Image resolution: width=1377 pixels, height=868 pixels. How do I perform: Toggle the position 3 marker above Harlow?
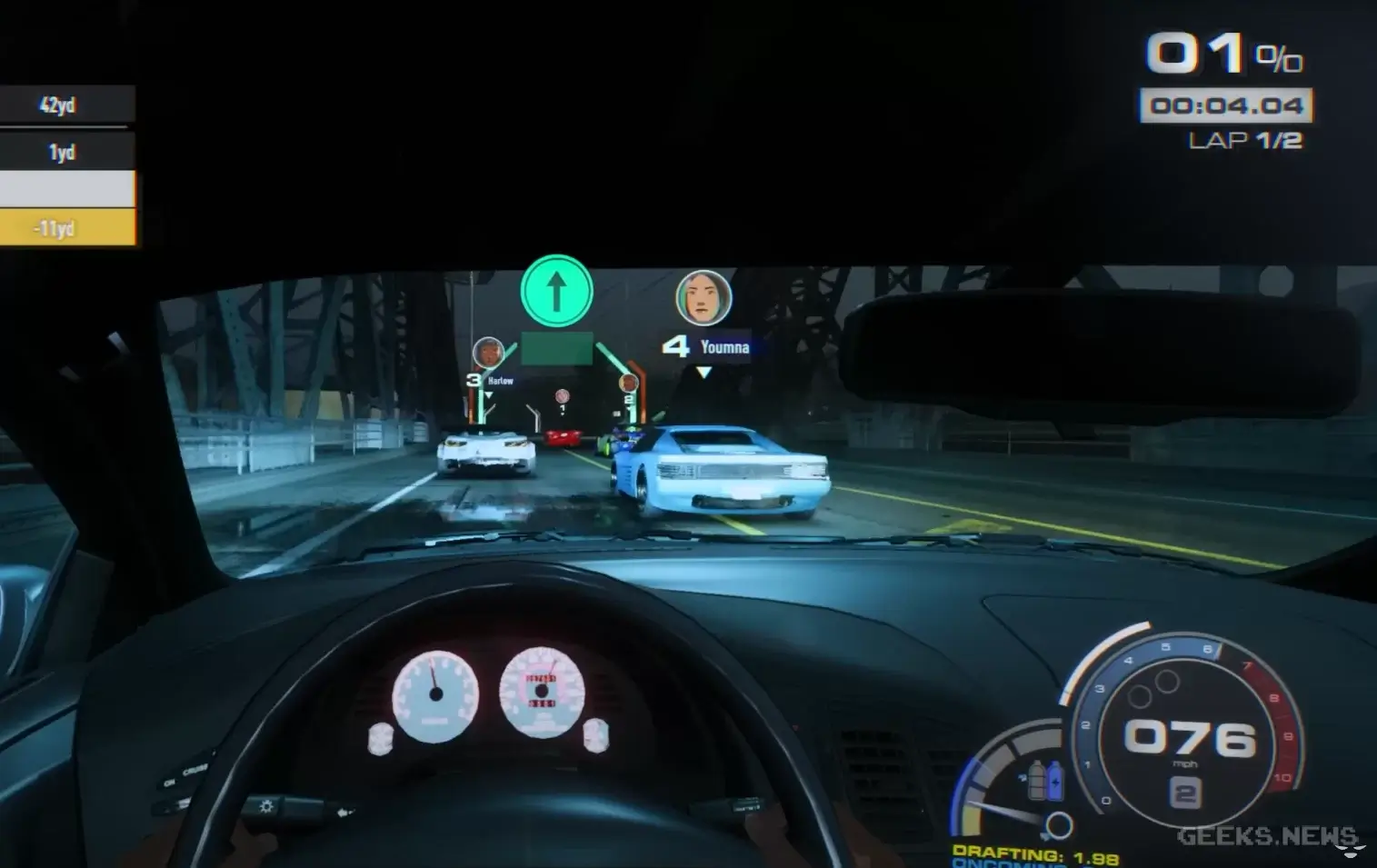[474, 379]
